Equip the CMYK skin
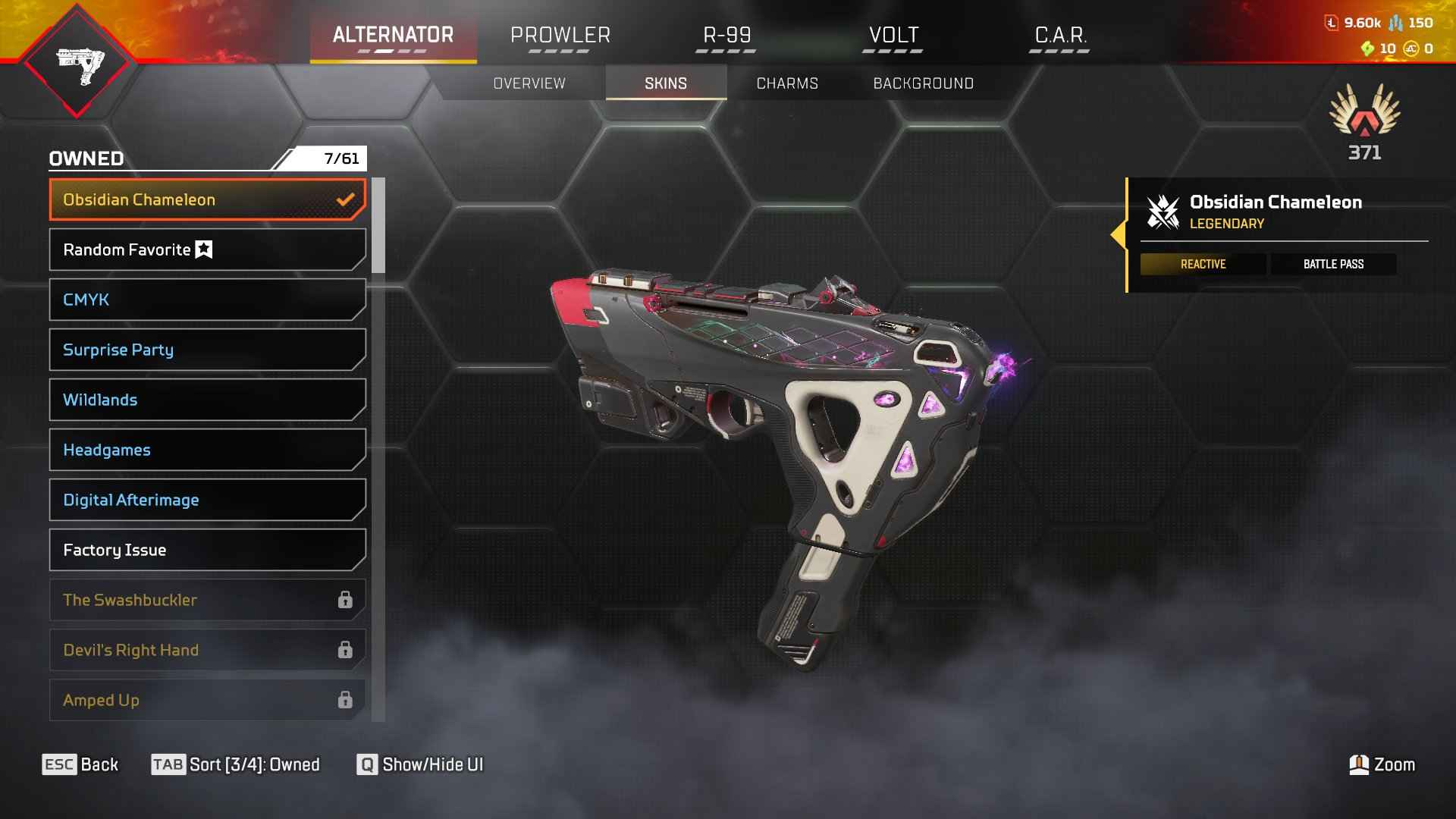1456x819 pixels. pyautogui.click(x=207, y=300)
